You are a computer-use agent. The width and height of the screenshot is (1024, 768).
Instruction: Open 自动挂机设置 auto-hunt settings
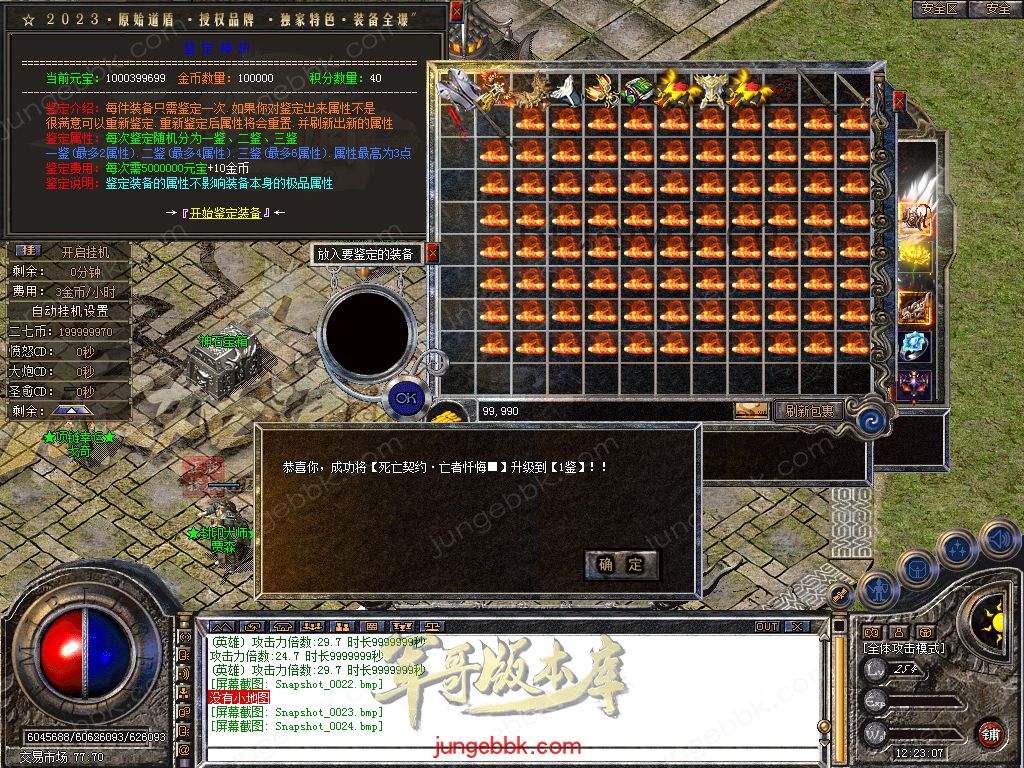click(x=70, y=311)
